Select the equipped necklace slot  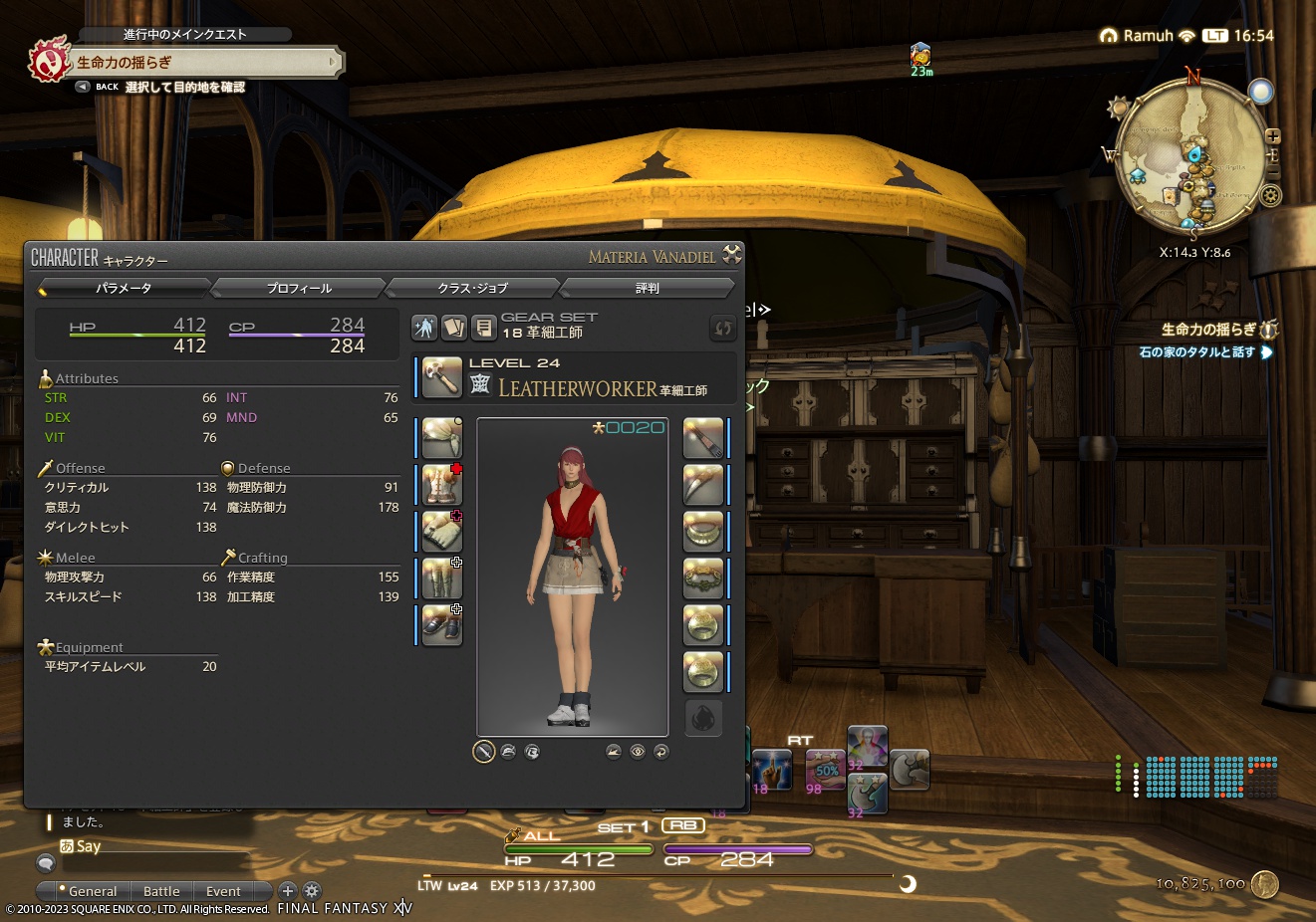702,531
